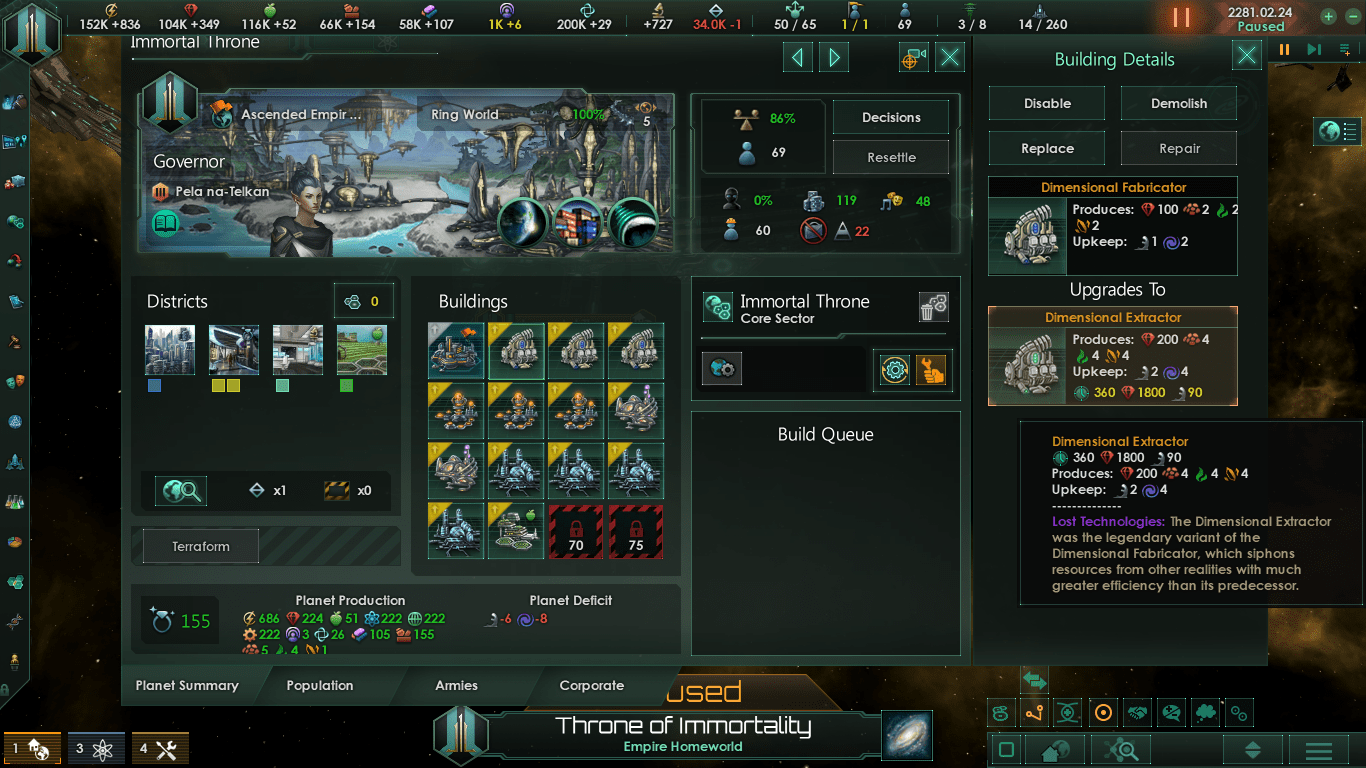
Task: Click the Resettle button
Action: point(891,157)
